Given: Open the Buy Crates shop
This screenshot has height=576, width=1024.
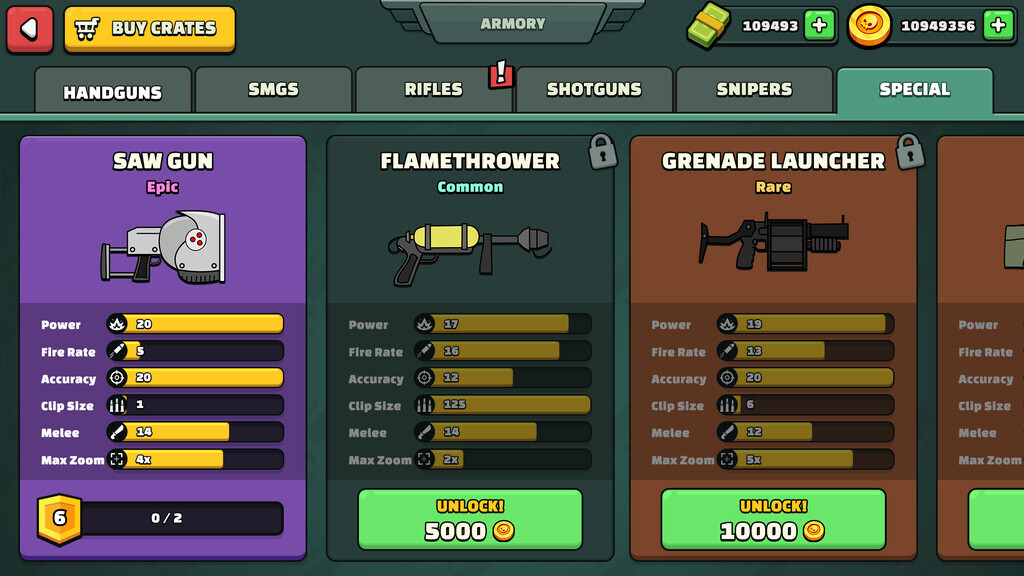Looking at the screenshot, I should pyautogui.click(x=150, y=29).
